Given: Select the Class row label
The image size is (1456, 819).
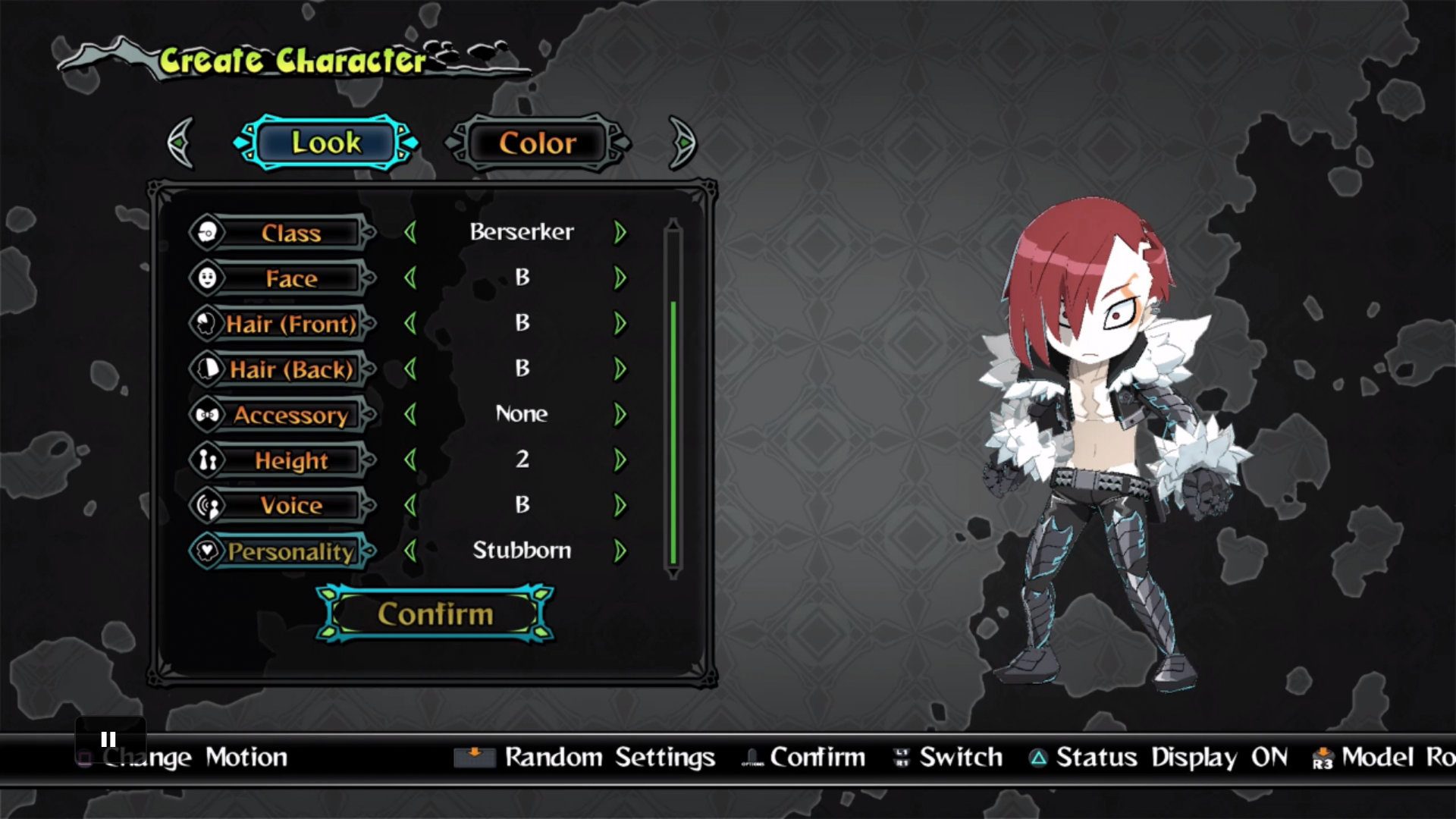Looking at the screenshot, I should 290,233.
